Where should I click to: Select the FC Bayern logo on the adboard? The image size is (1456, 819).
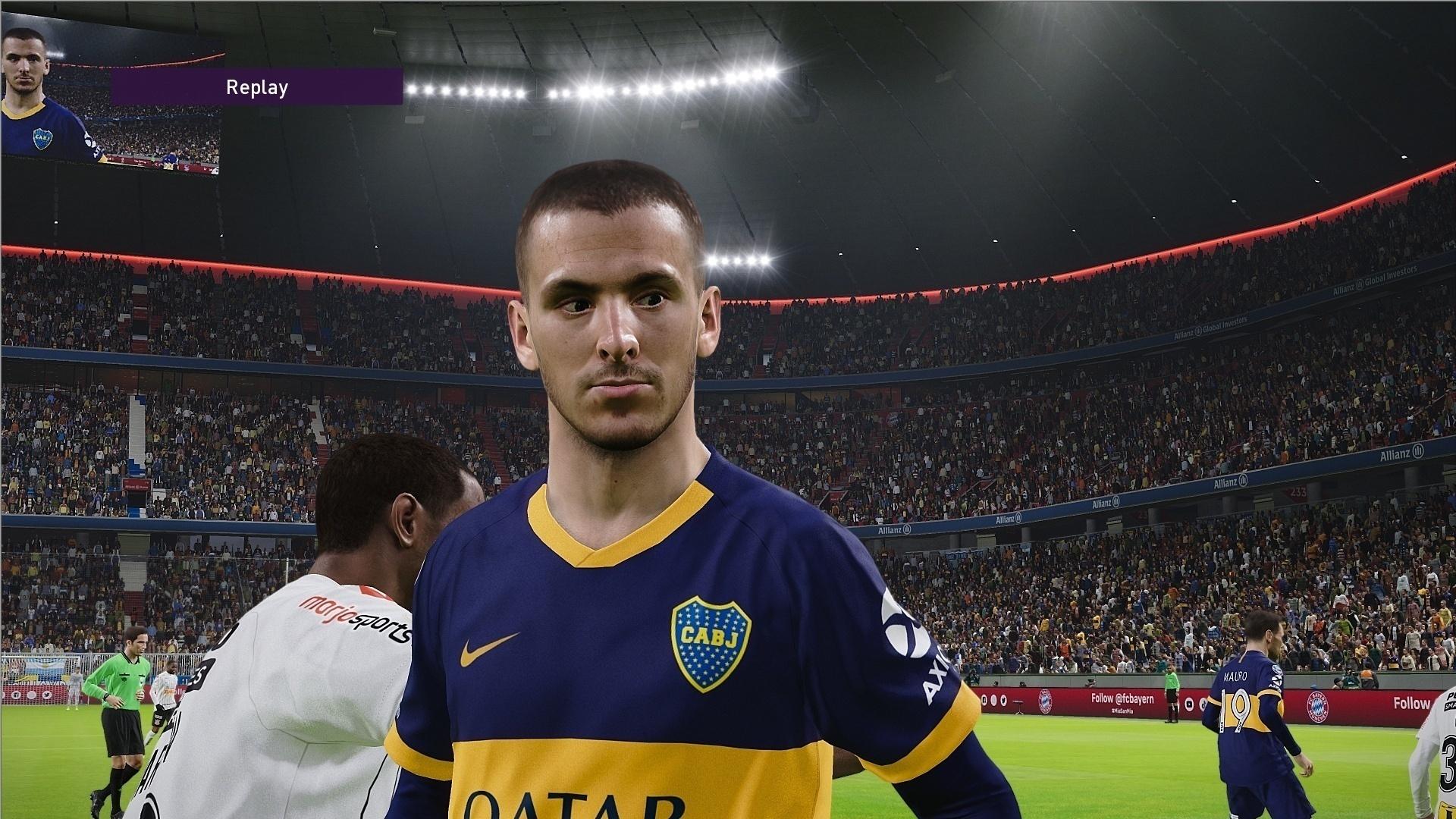point(1045,701)
